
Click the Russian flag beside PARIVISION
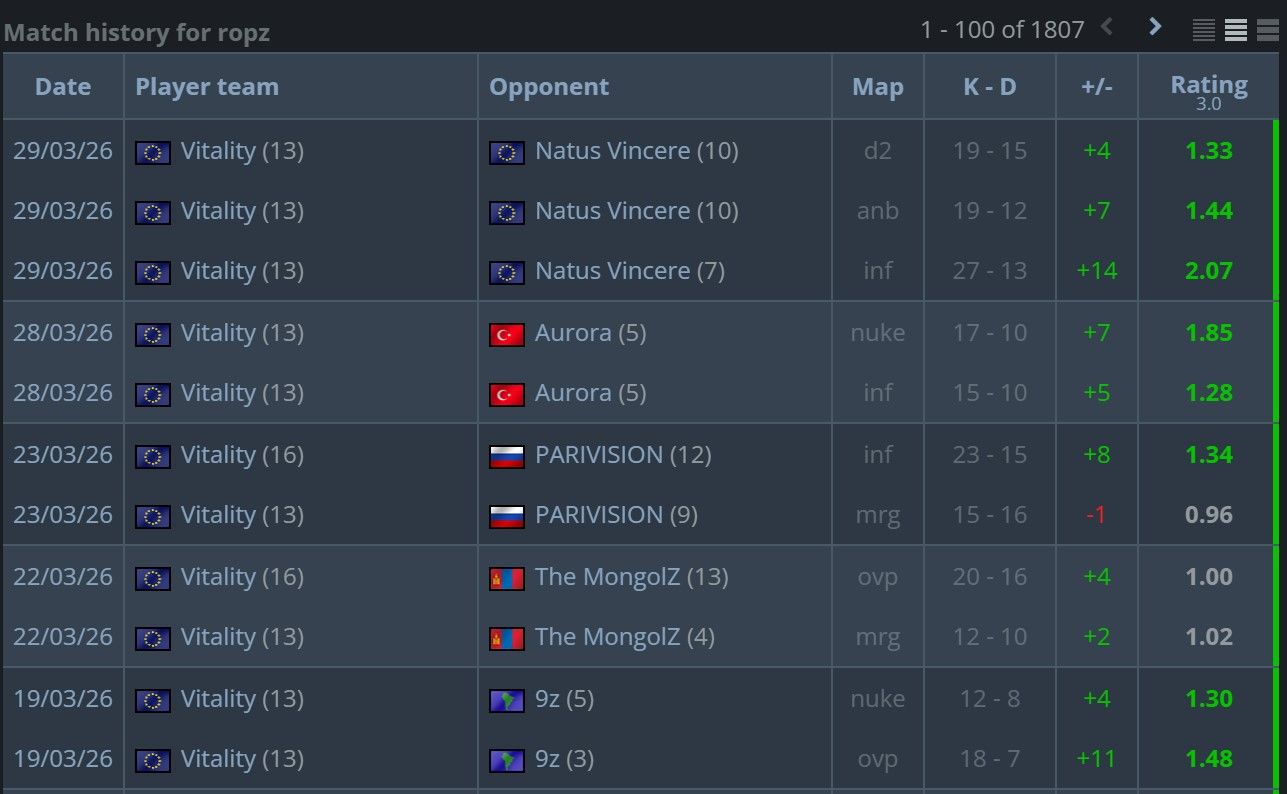[x=507, y=454]
